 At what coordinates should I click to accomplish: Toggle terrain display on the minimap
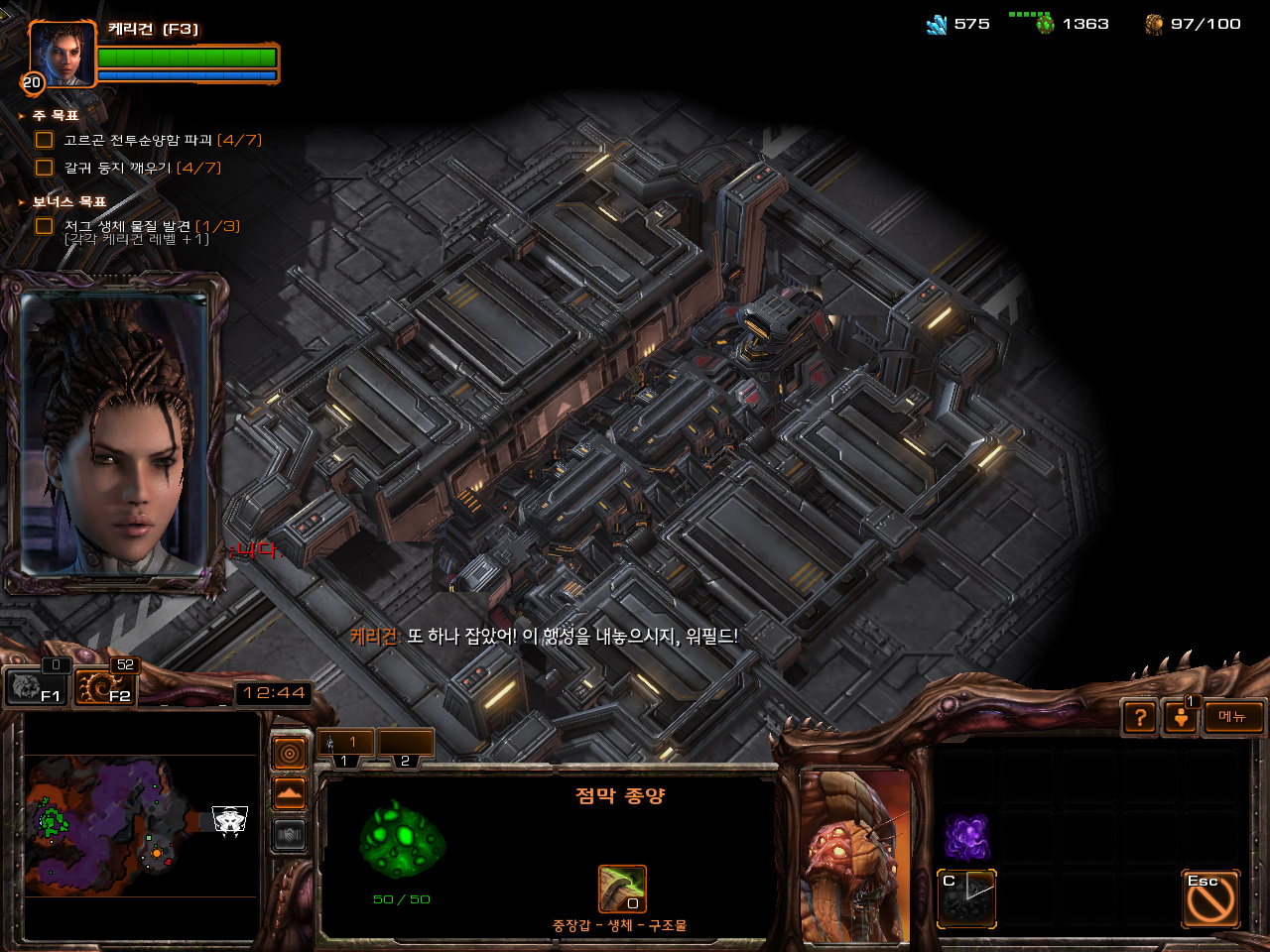[290, 794]
